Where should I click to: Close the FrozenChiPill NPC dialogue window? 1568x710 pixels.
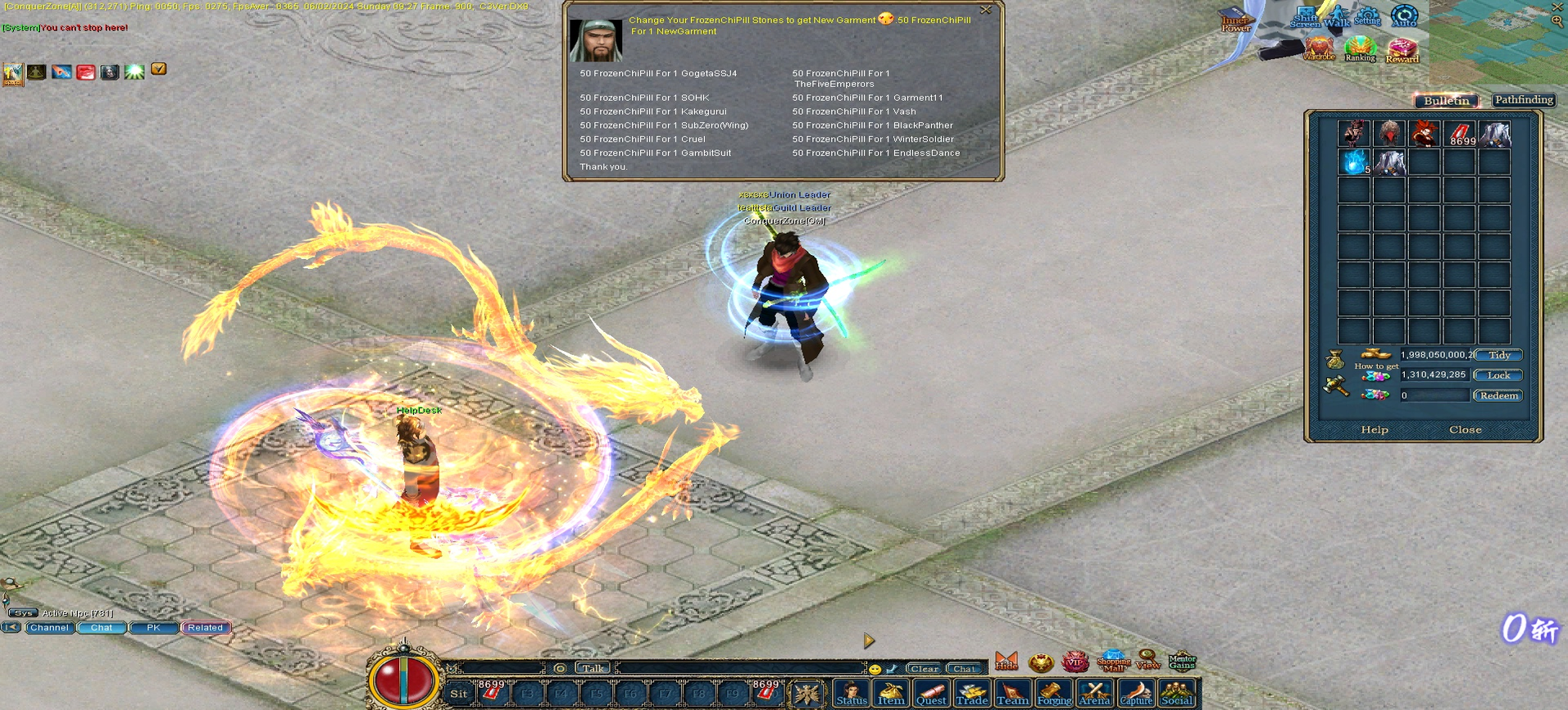985,10
